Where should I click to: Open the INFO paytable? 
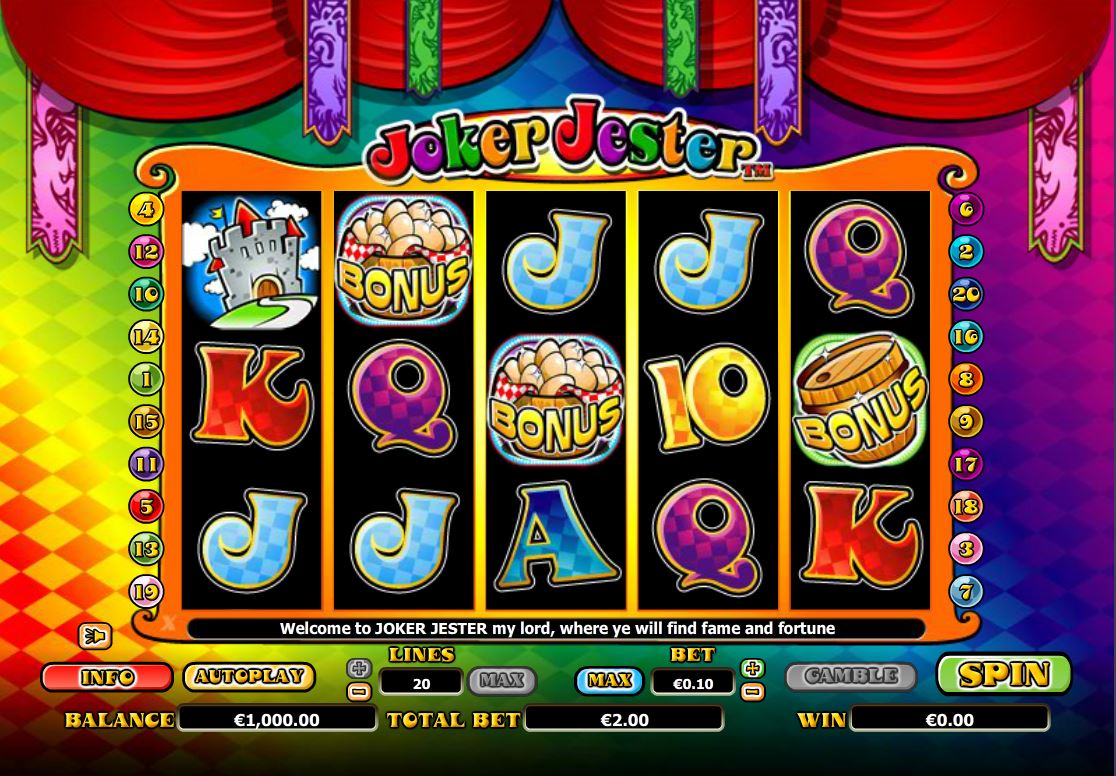click(107, 677)
